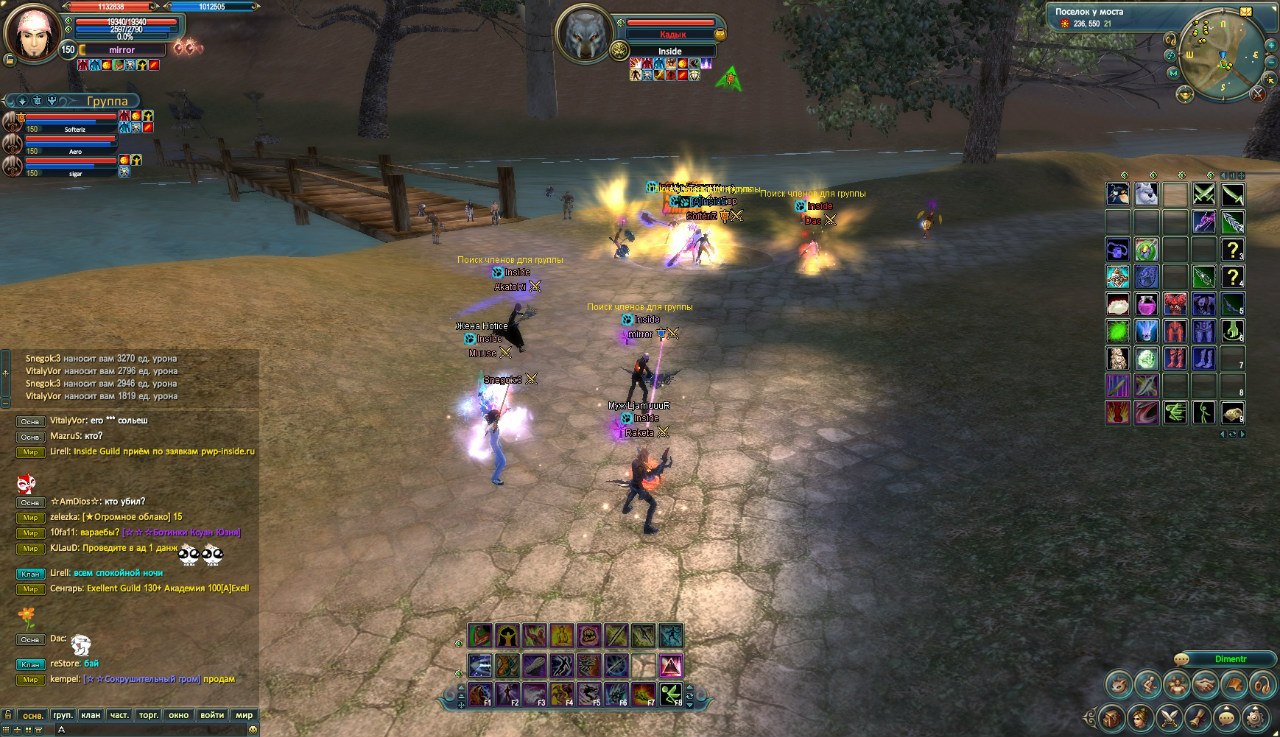
Task: Select party member Softeriz frame
Action: point(70,123)
